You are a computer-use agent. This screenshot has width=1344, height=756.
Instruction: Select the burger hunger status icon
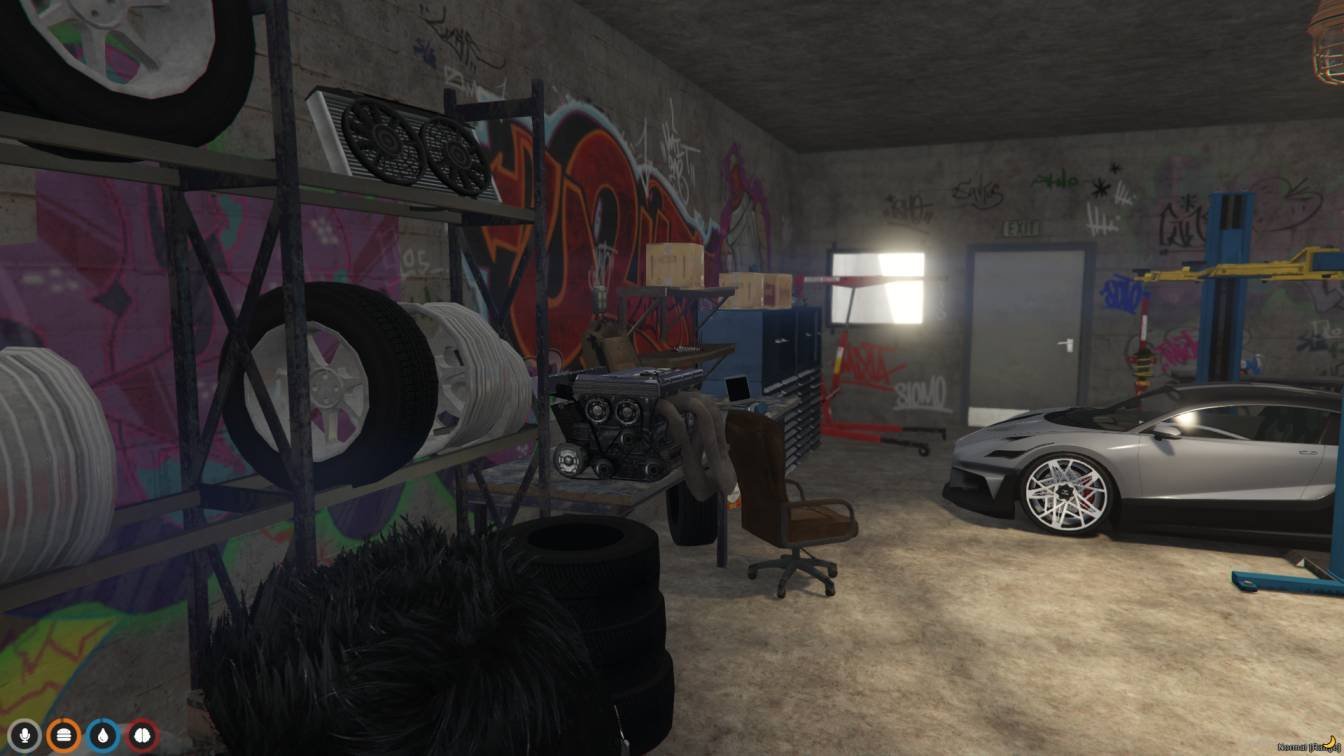pyautogui.click(x=64, y=736)
